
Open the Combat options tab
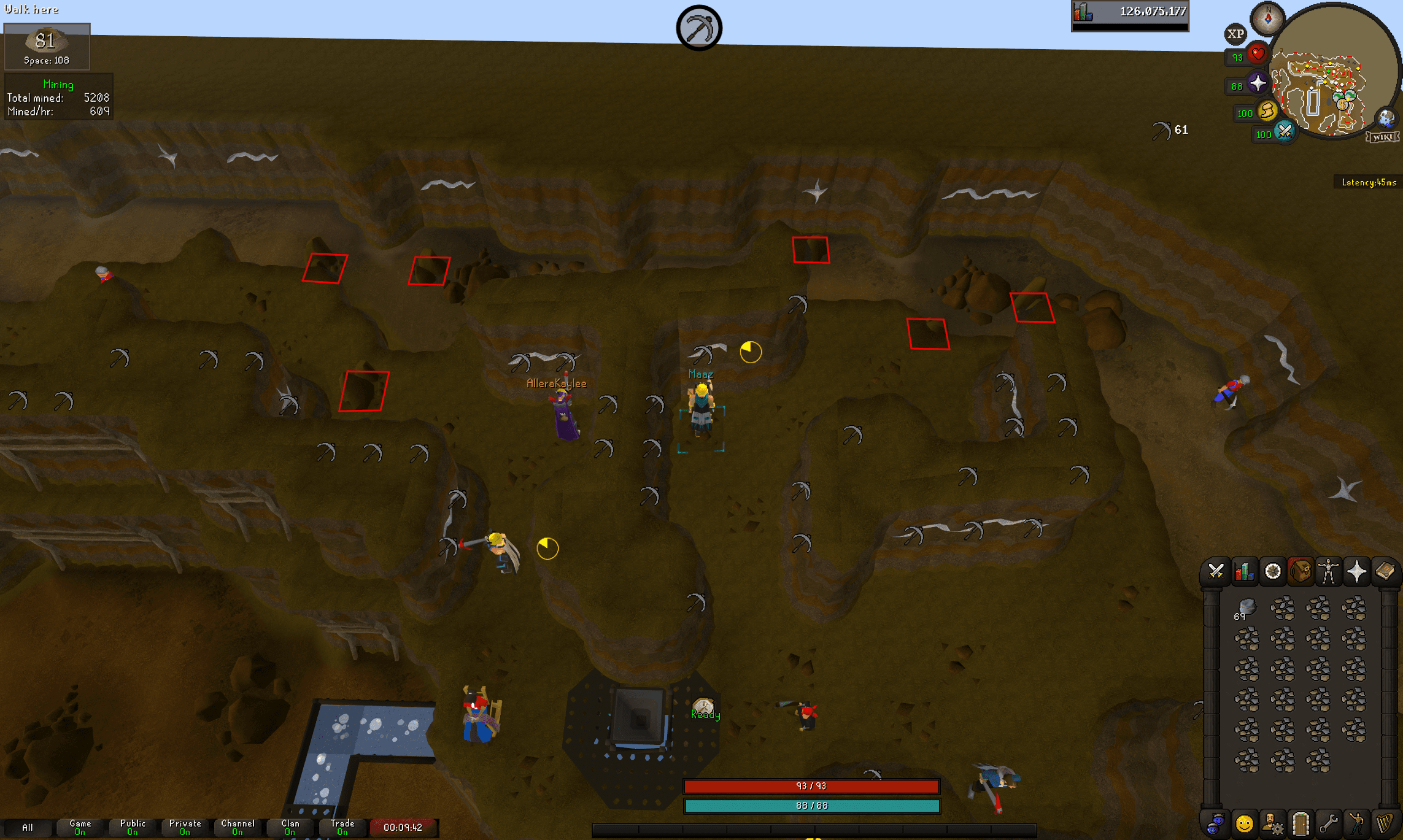click(1216, 571)
